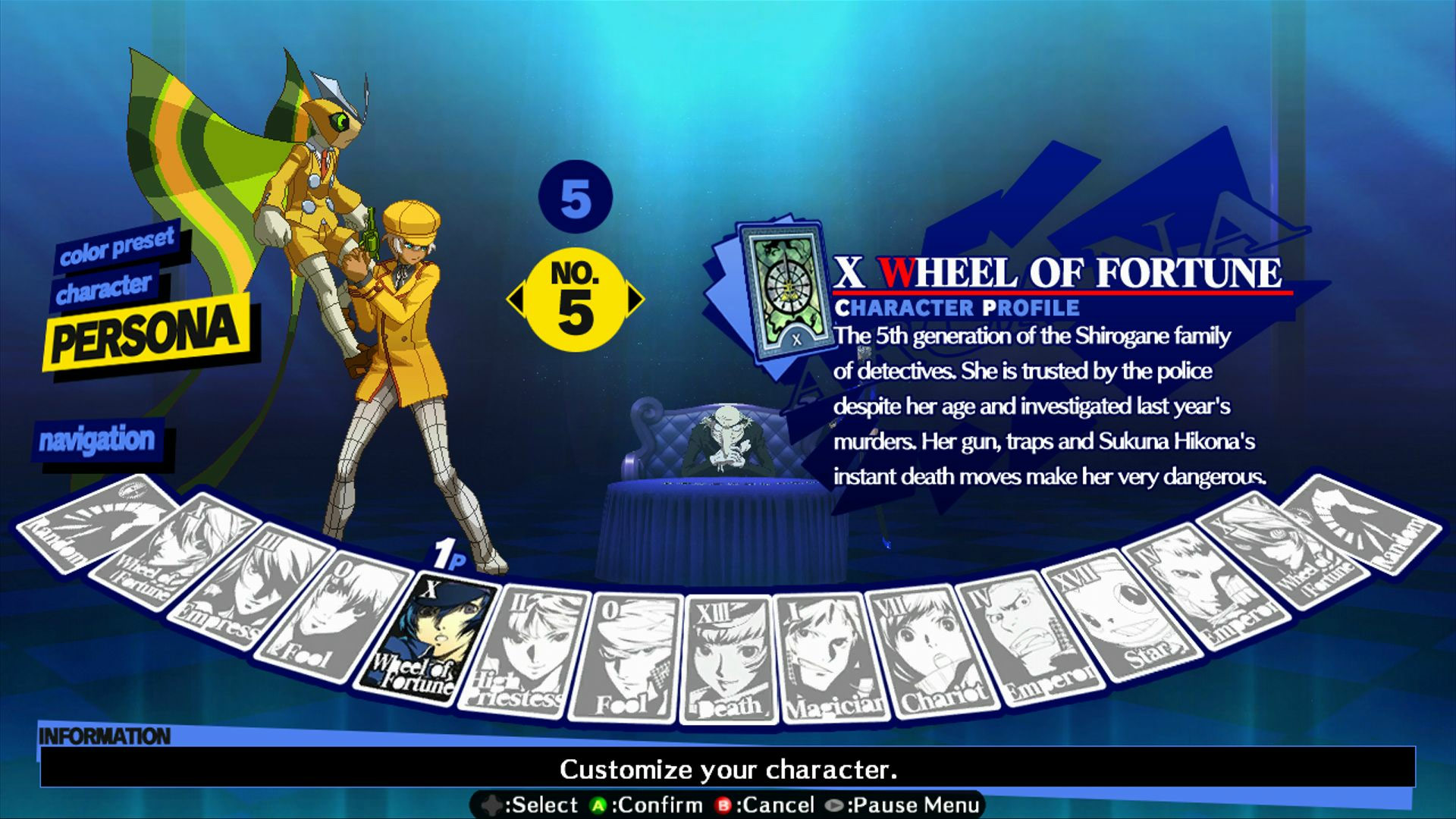Click the right arrow to change color number

point(635,298)
